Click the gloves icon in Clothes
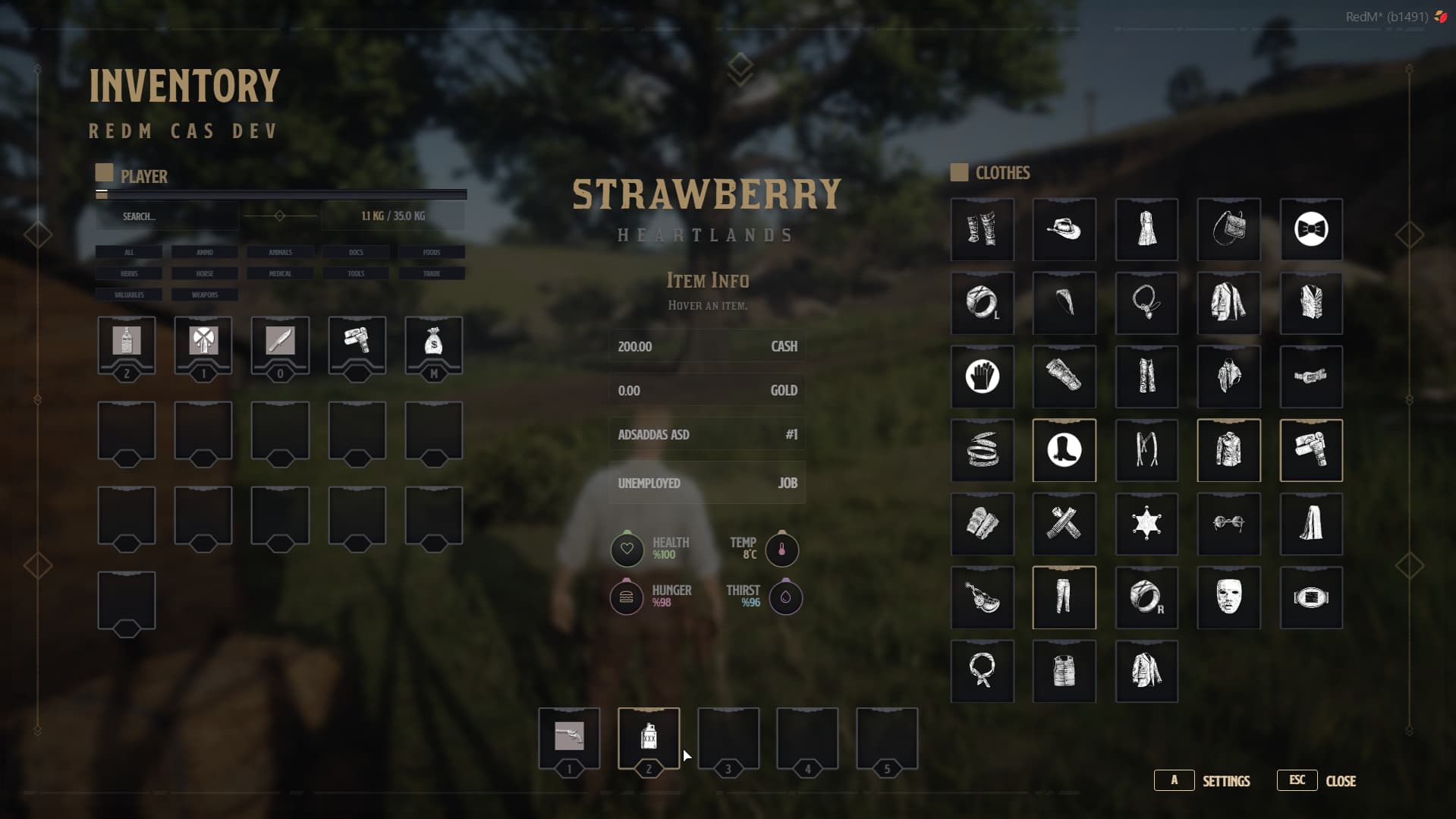1456x819 pixels. point(982,376)
